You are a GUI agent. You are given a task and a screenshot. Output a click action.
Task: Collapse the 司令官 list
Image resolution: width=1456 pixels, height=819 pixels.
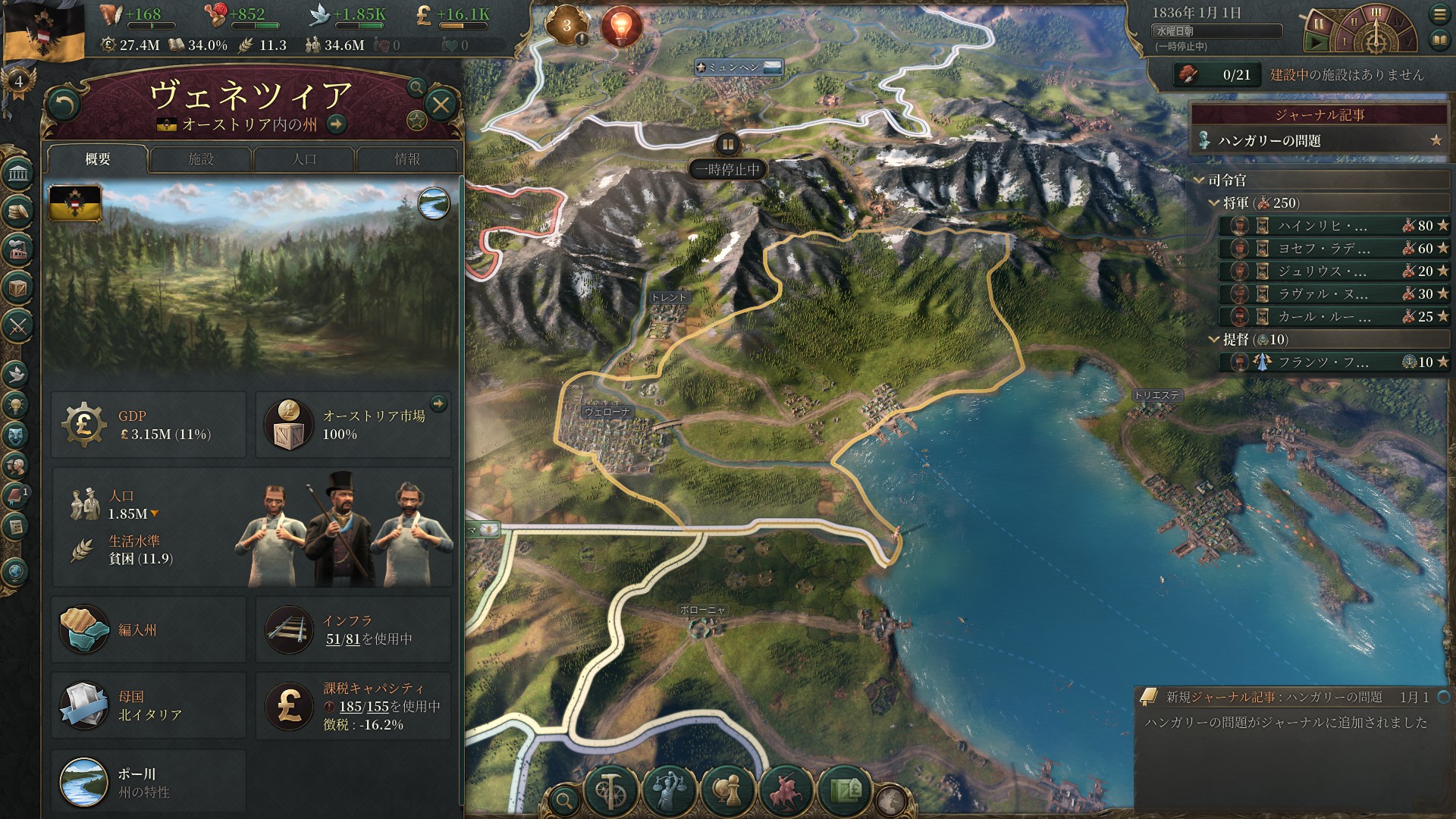(1200, 180)
